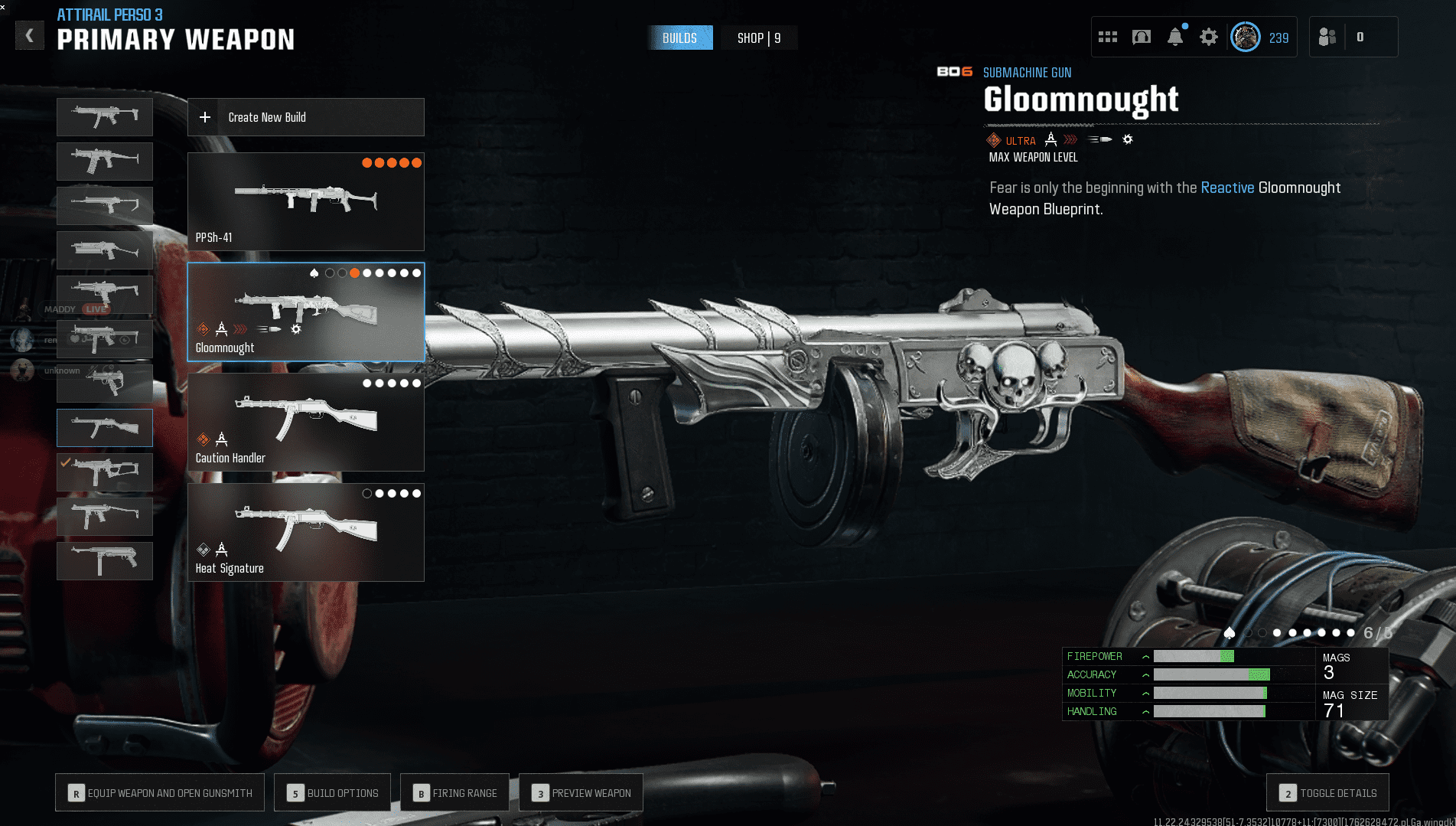Expand the Firepower stat row

tap(1145, 656)
